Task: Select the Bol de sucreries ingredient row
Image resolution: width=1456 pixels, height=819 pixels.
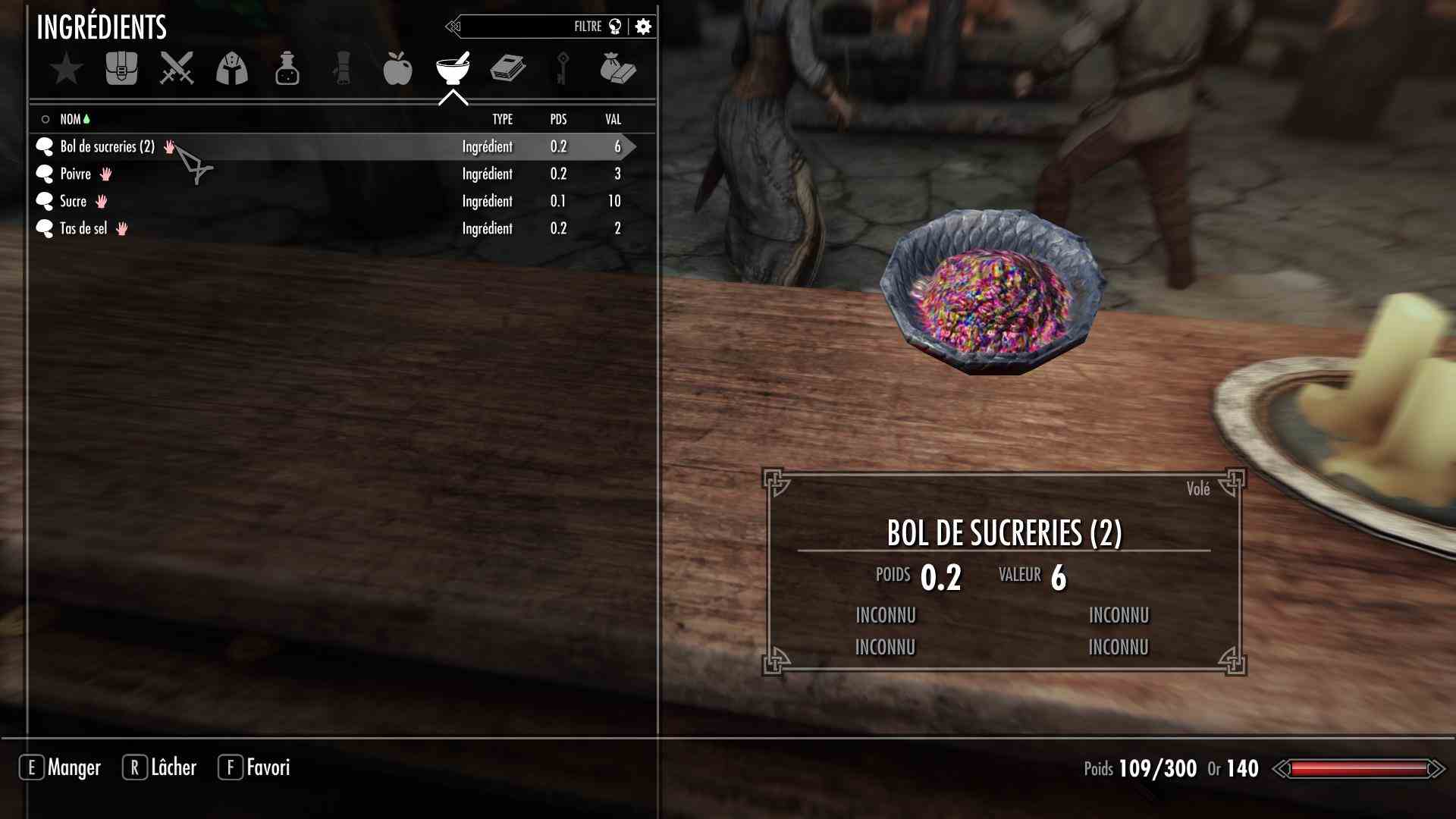Action: [x=106, y=146]
